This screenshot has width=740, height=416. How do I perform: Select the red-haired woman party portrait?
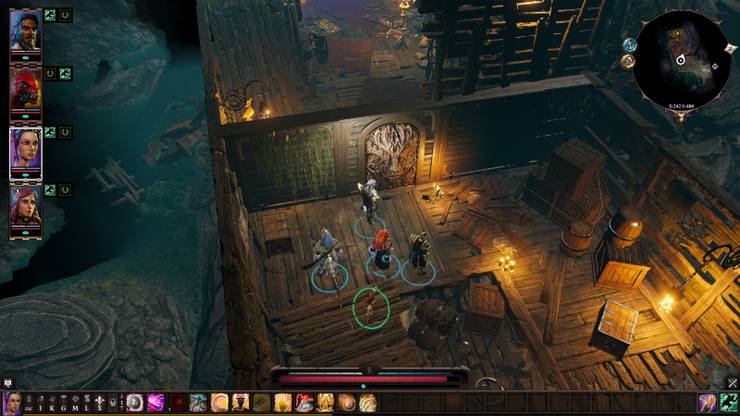25,206
